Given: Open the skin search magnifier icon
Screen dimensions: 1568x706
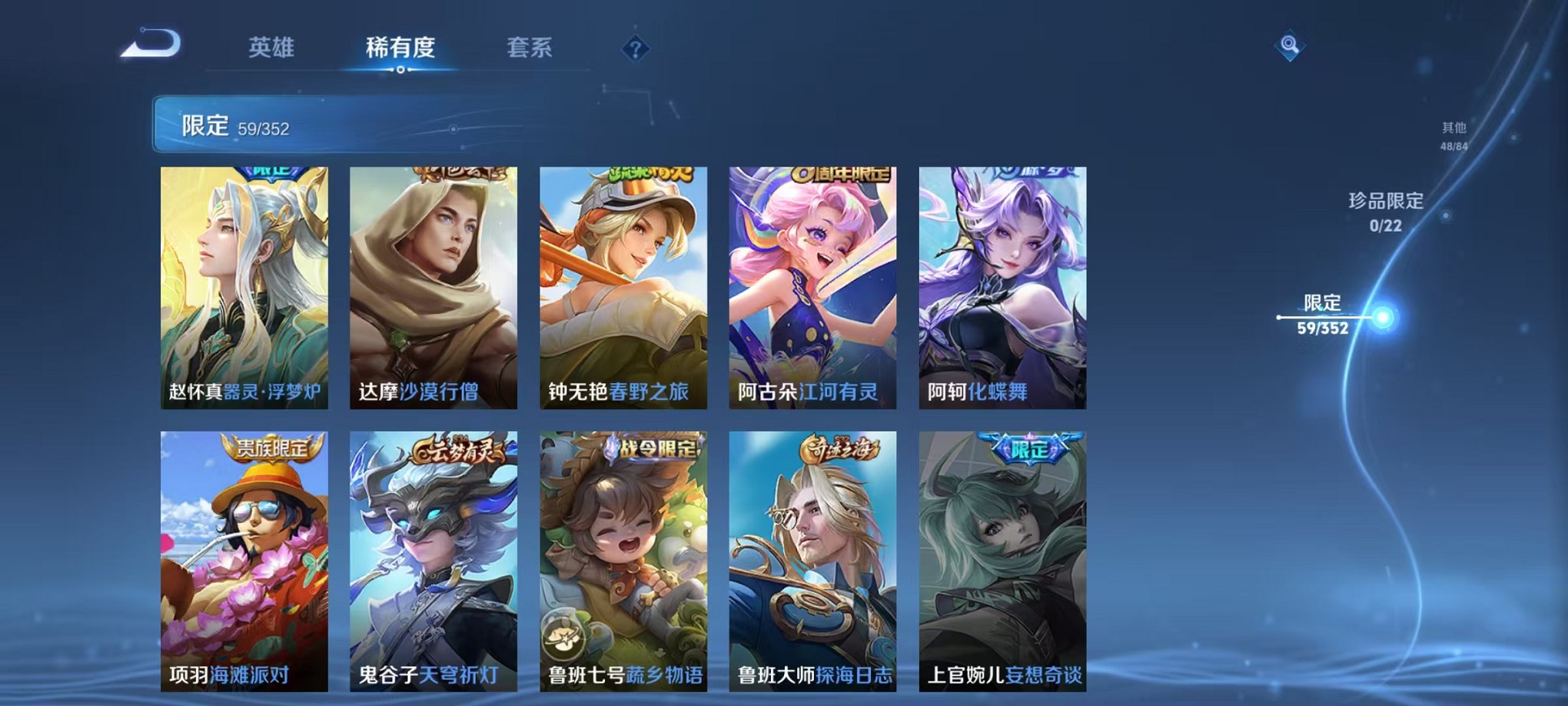Looking at the screenshot, I should click(x=1291, y=46).
